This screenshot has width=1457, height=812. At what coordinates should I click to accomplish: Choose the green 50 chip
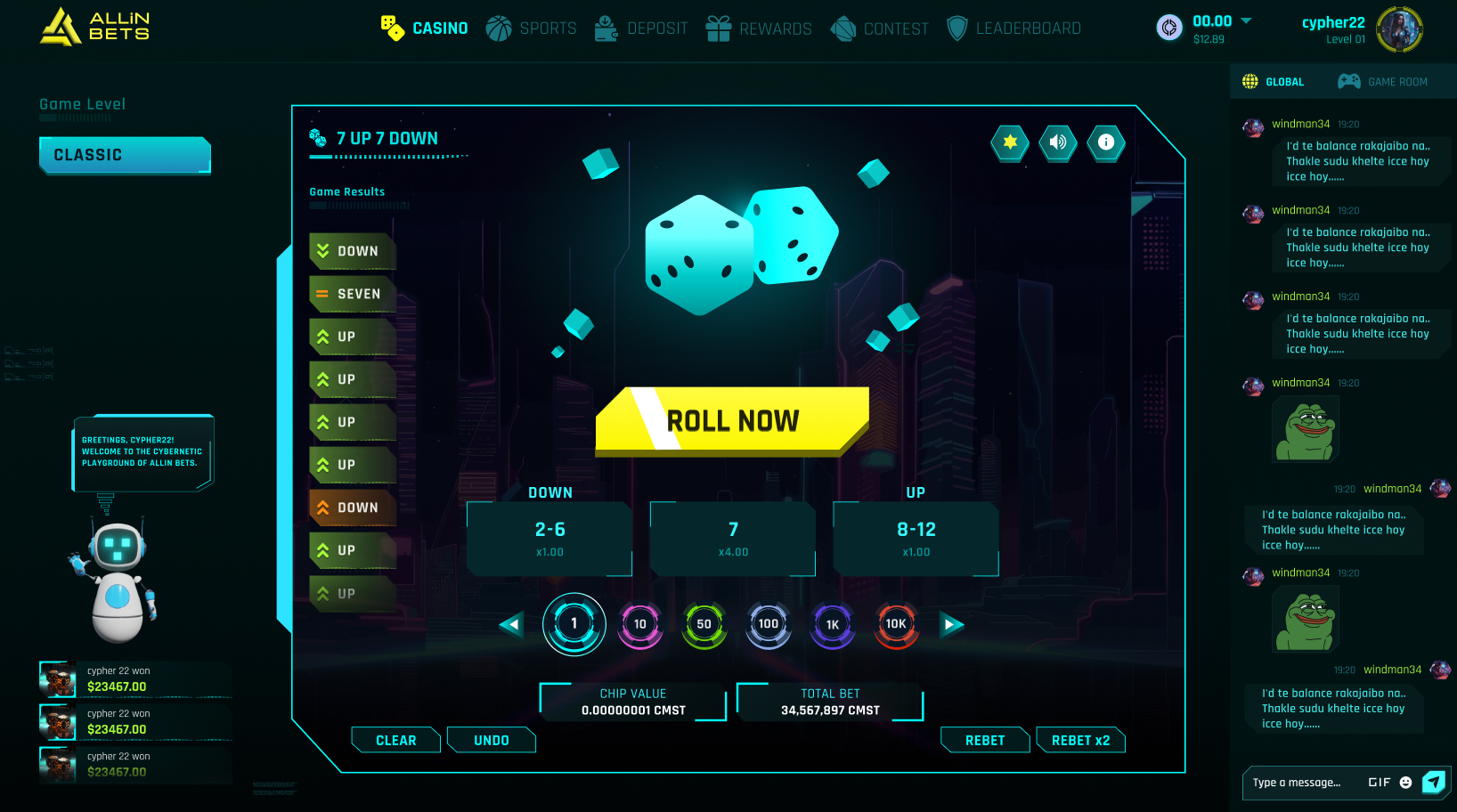pos(704,624)
